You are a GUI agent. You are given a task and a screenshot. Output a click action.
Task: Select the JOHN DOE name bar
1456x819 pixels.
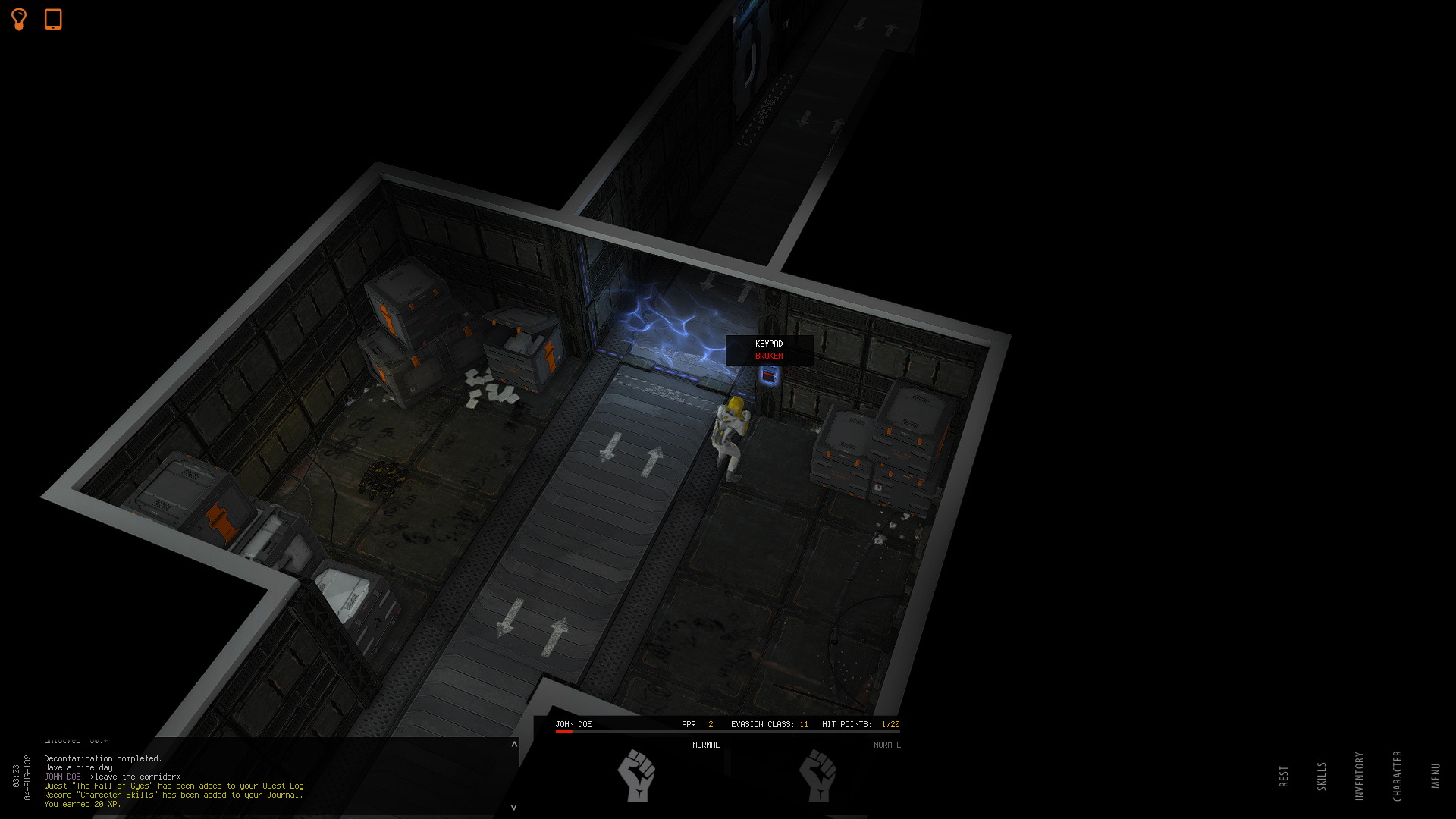[574, 724]
